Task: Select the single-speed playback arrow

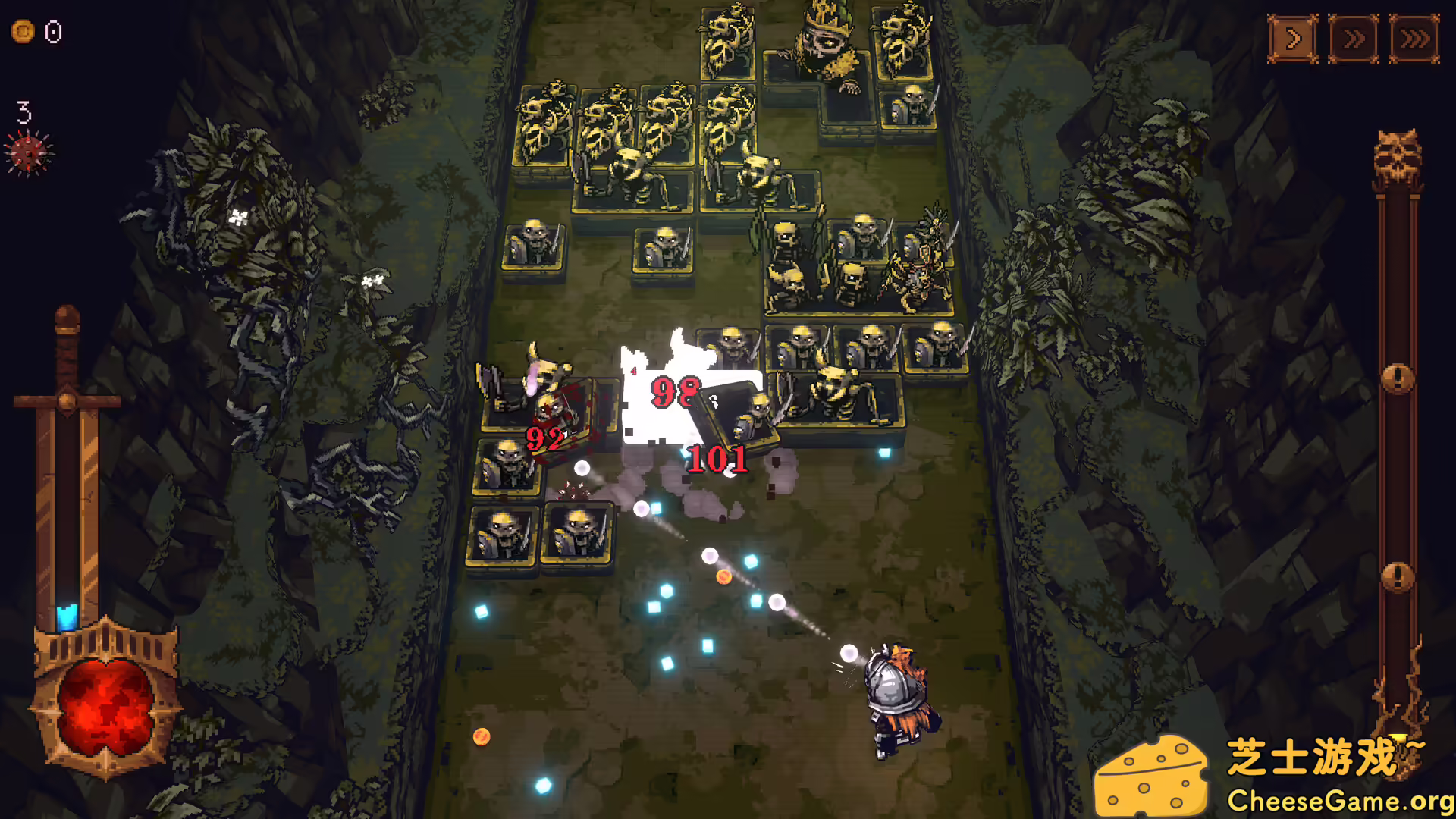Action: 1294,37
